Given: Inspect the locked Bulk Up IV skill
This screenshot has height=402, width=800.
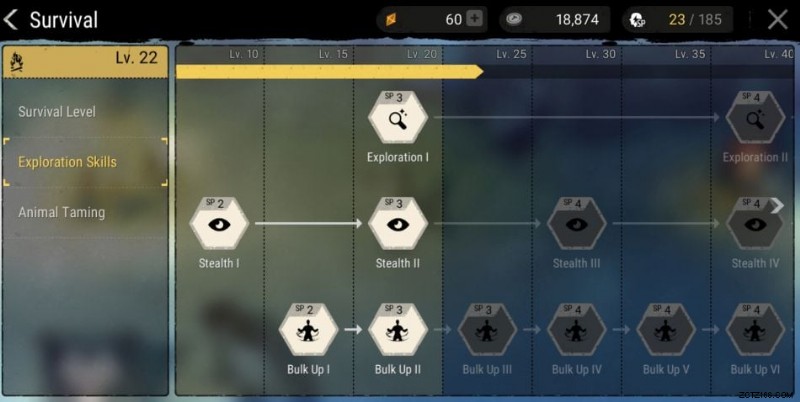Looking at the screenshot, I should pos(576,331).
